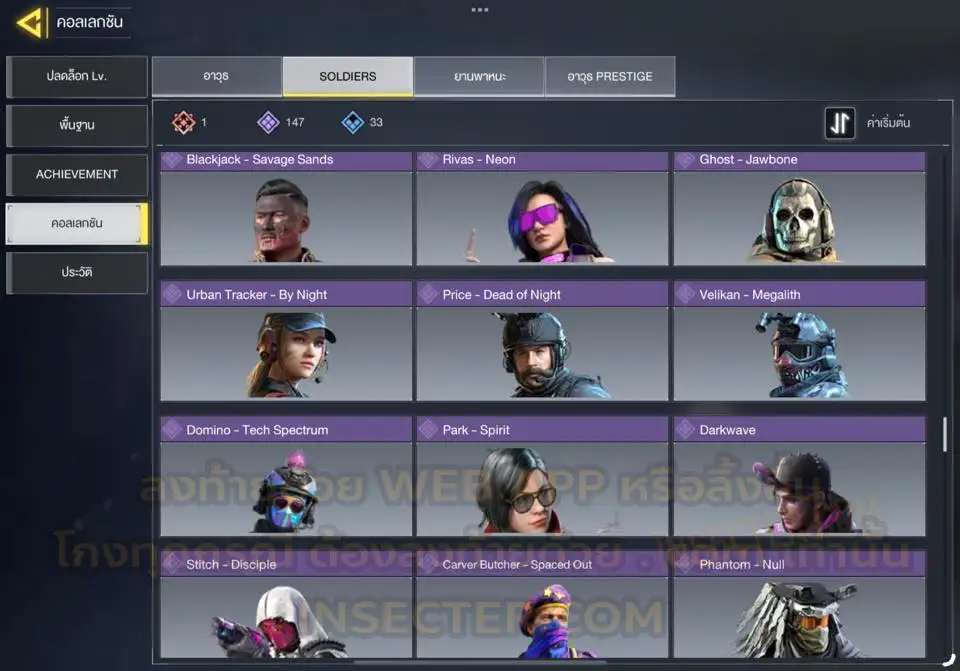Choose the Velikan - Megalith soldier
The width and height of the screenshot is (960, 671).
tap(799, 343)
